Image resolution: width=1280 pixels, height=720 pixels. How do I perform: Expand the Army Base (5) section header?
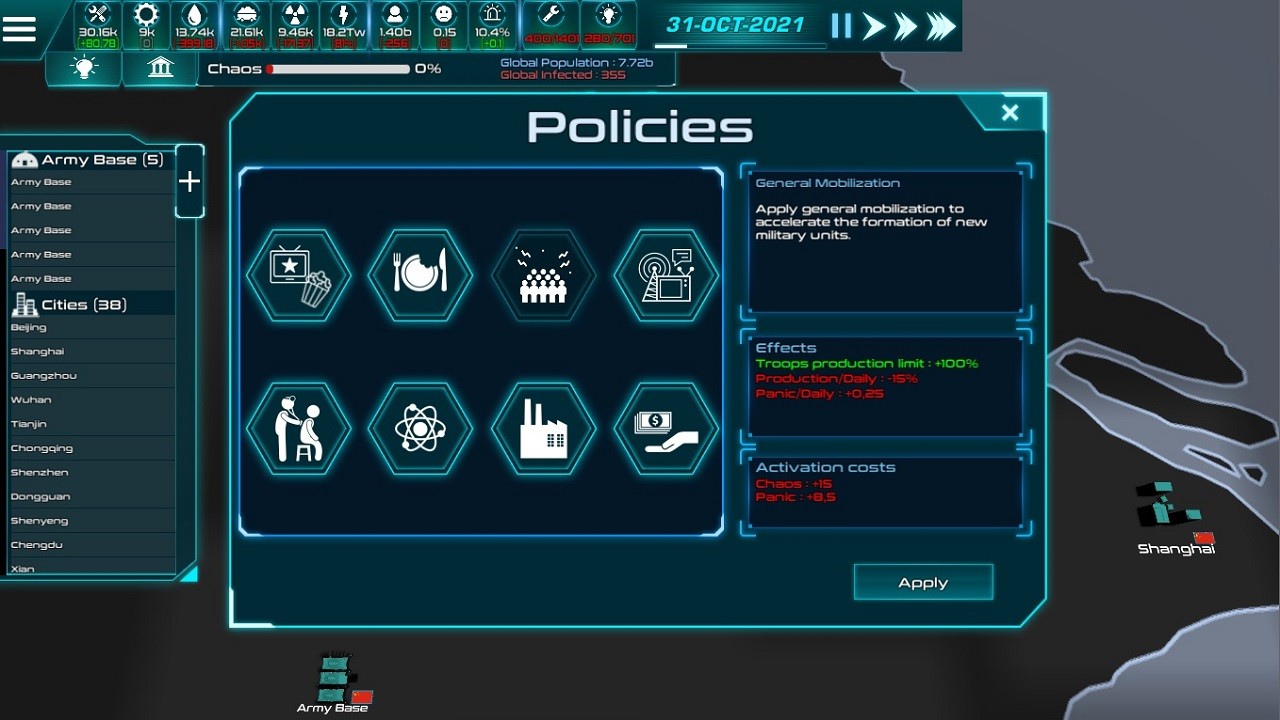90,159
